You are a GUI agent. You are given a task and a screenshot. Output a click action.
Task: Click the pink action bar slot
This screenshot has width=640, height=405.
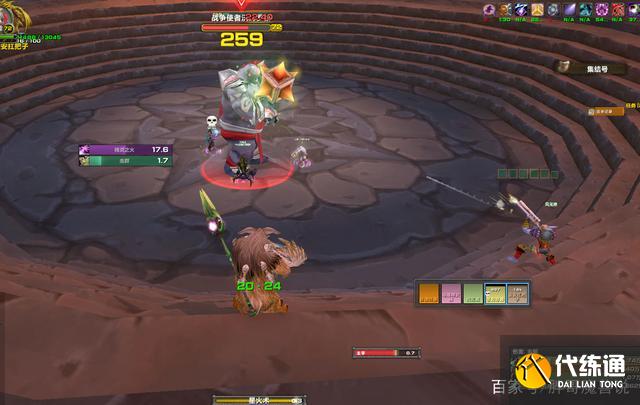point(450,293)
